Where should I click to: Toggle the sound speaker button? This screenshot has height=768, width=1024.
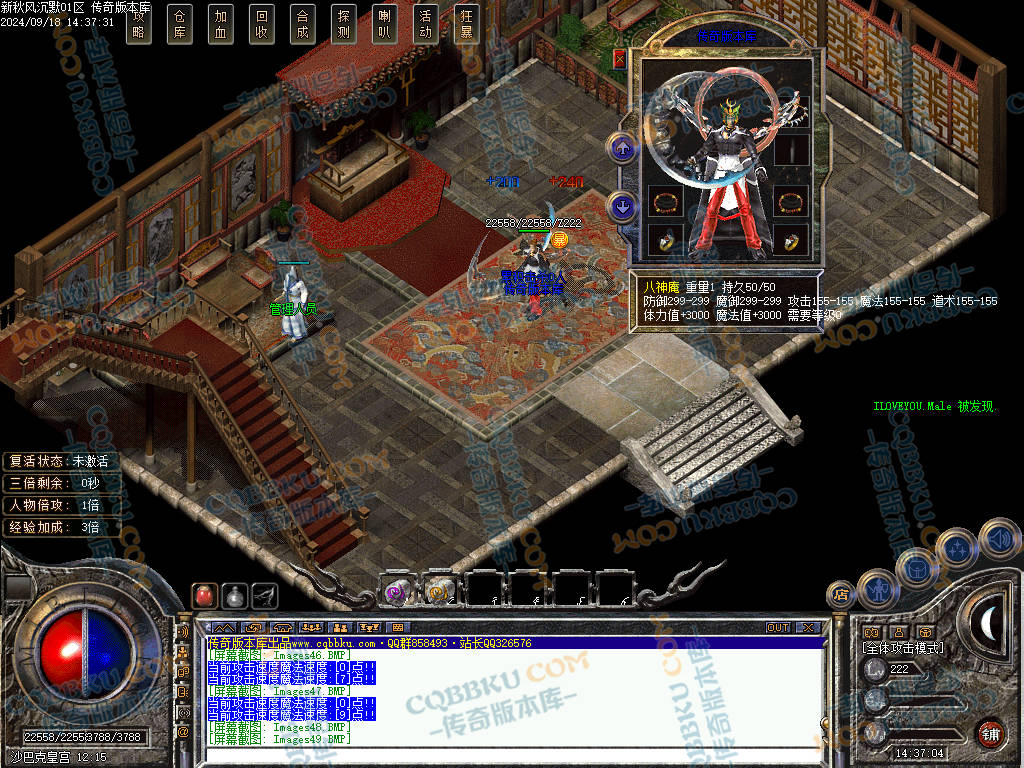click(998, 539)
